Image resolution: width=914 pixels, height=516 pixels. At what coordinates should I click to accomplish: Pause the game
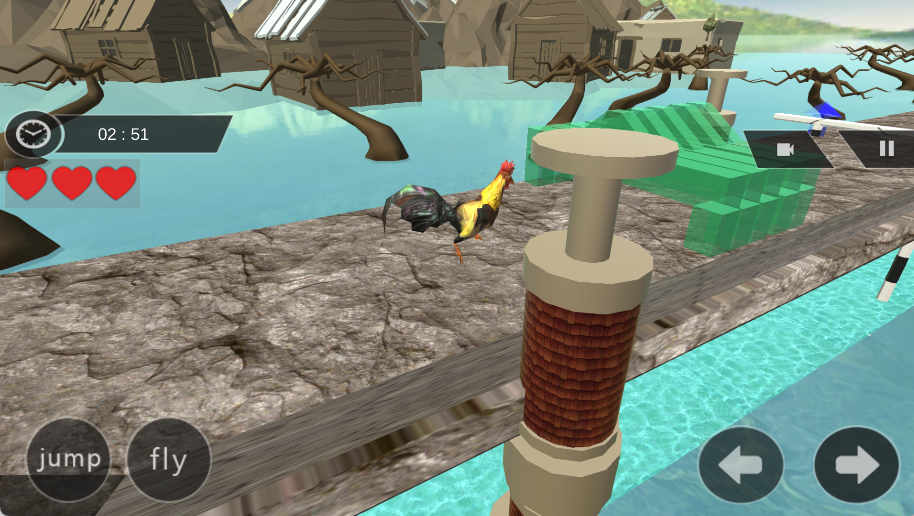click(x=886, y=149)
